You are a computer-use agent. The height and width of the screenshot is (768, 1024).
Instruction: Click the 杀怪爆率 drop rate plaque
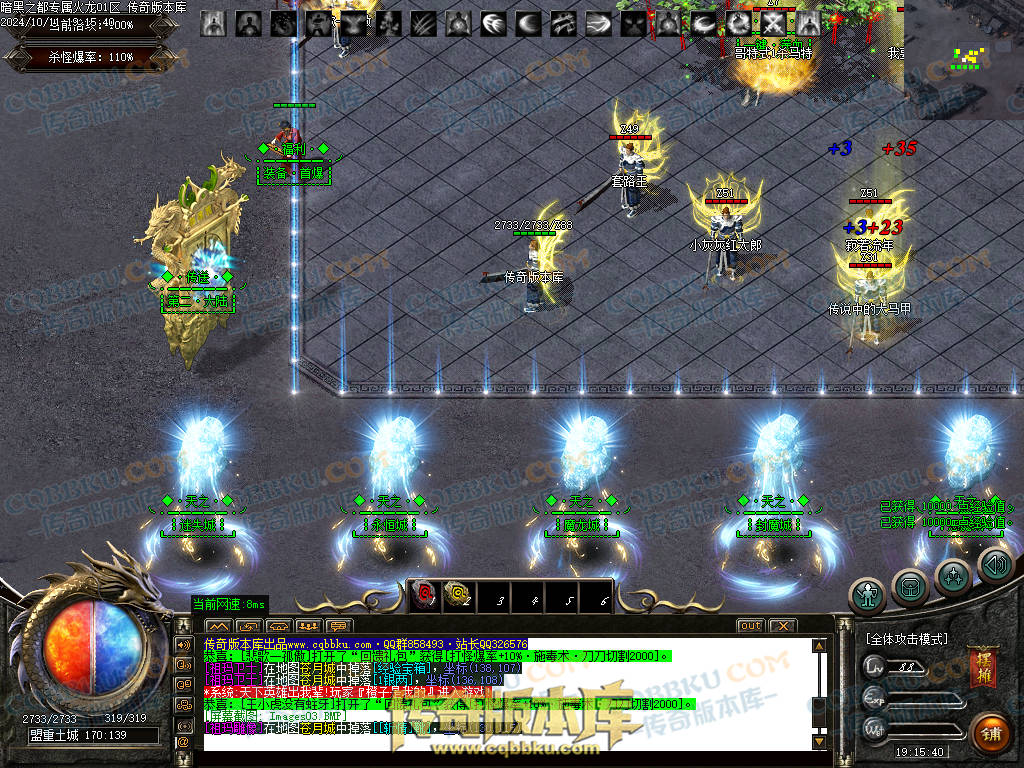[91, 57]
